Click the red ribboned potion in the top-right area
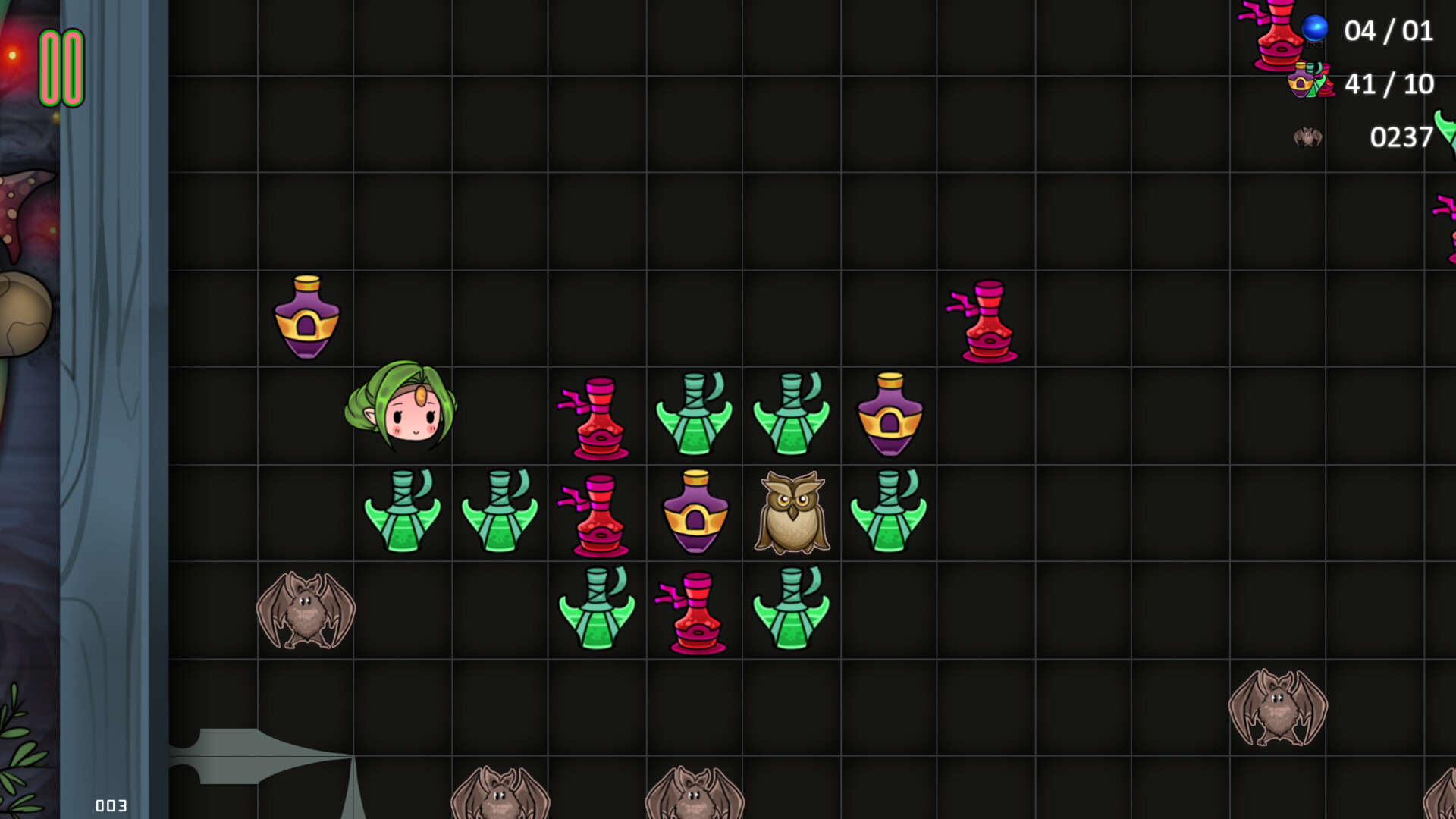Screen dimensions: 1456x819 tap(986, 318)
